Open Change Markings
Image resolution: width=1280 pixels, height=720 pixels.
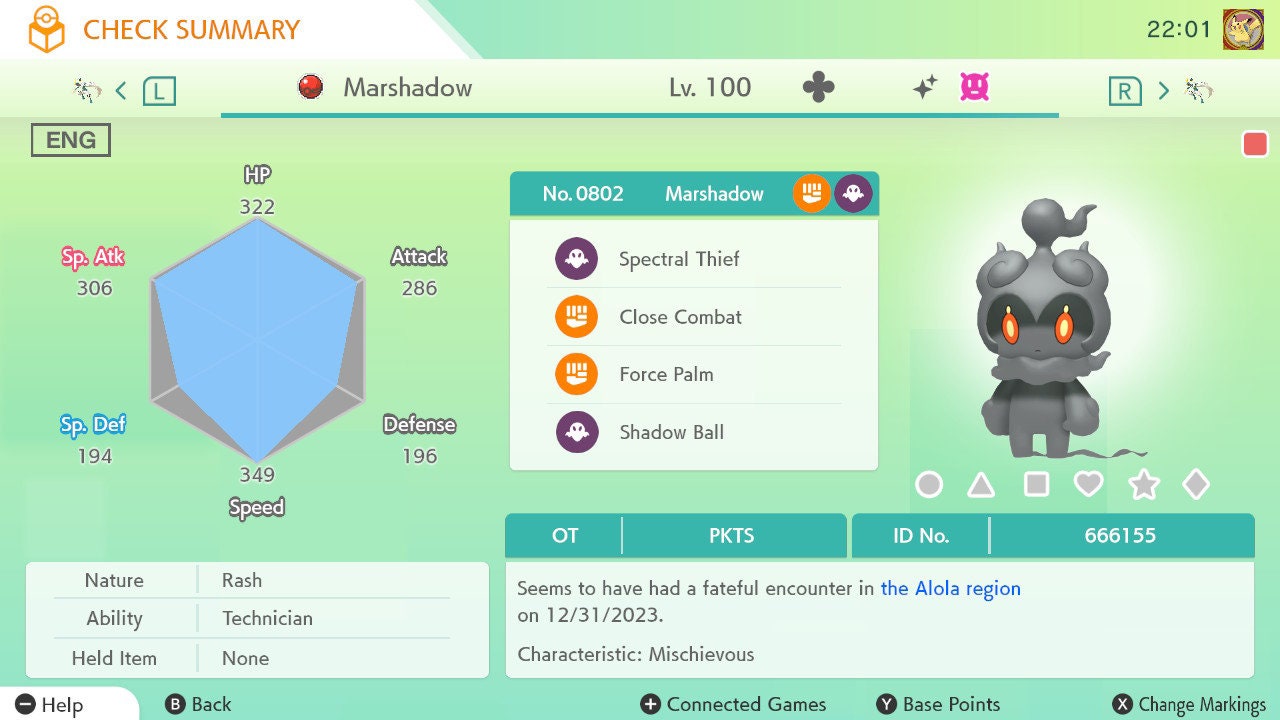(x=1190, y=705)
